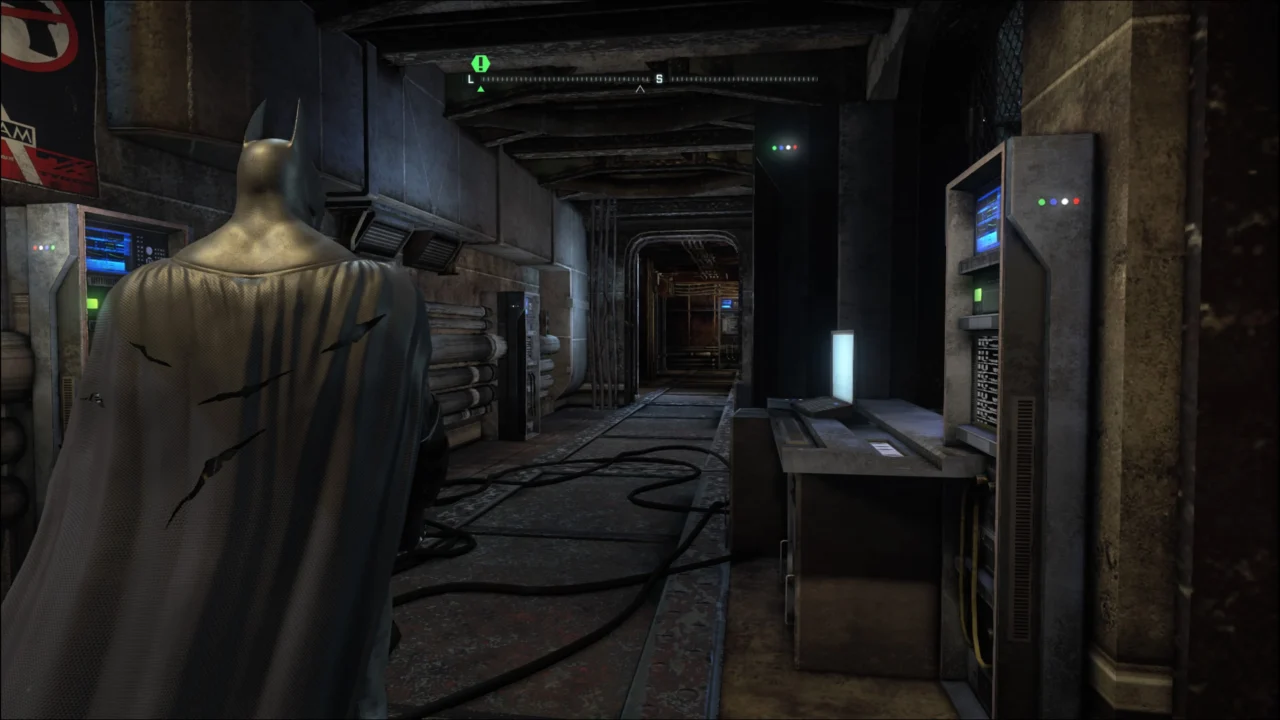Click the white caret marker under the compass center

point(640,89)
